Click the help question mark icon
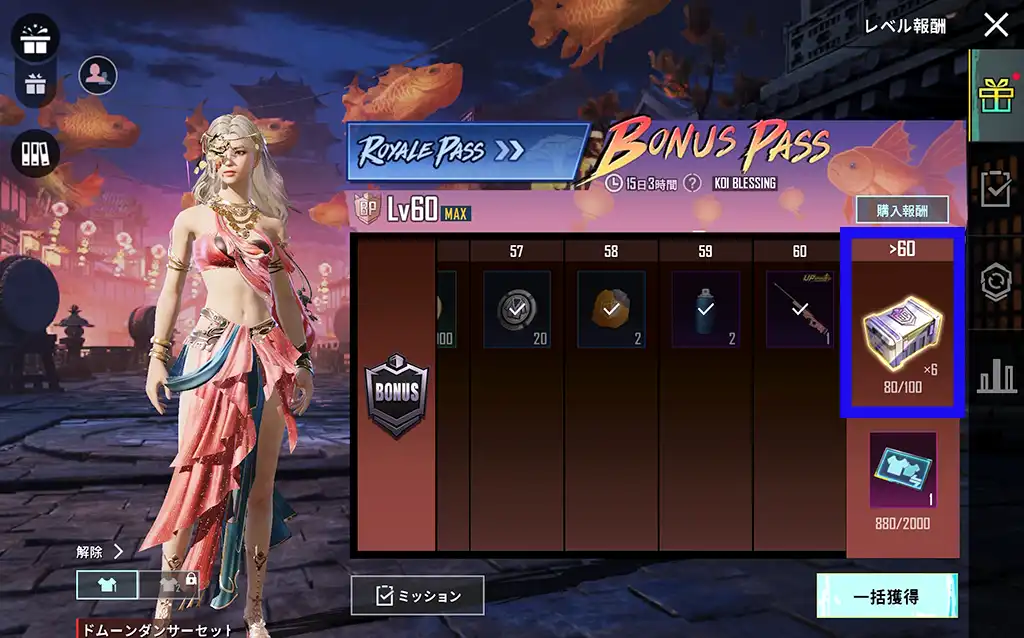The height and width of the screenshot is (638, 1024). 691,184
